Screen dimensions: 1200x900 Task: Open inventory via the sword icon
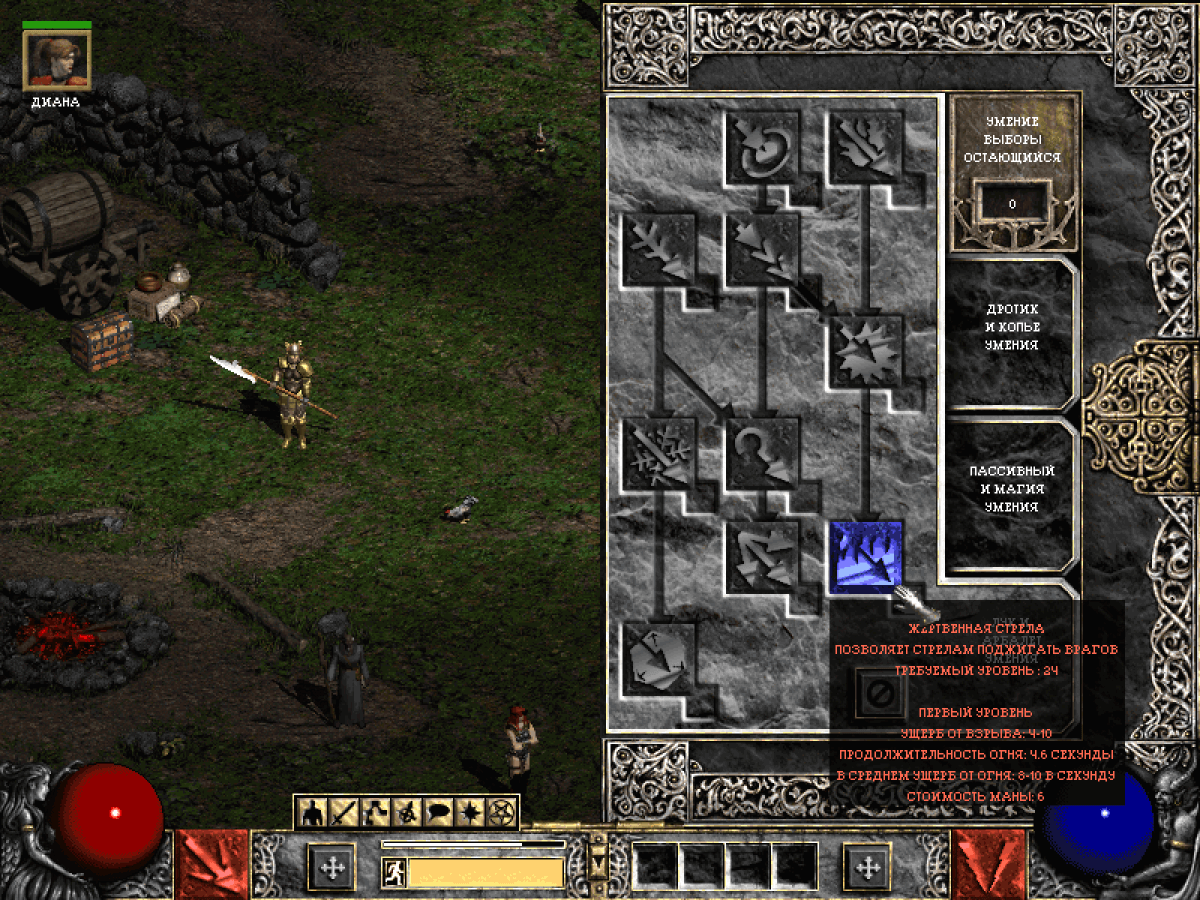pos(345,813)
